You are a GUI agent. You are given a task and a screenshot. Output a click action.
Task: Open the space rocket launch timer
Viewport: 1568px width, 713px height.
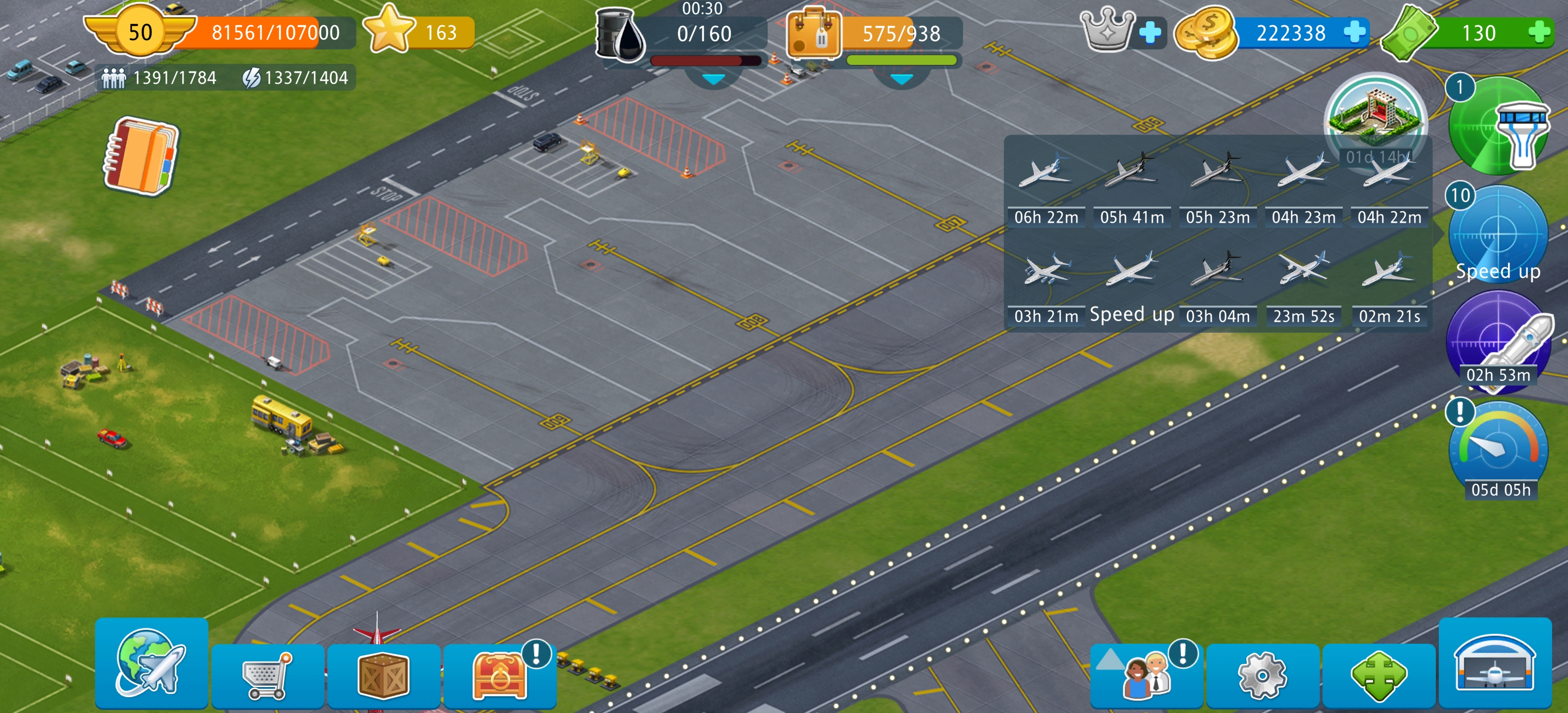(x=1497, y=341)
